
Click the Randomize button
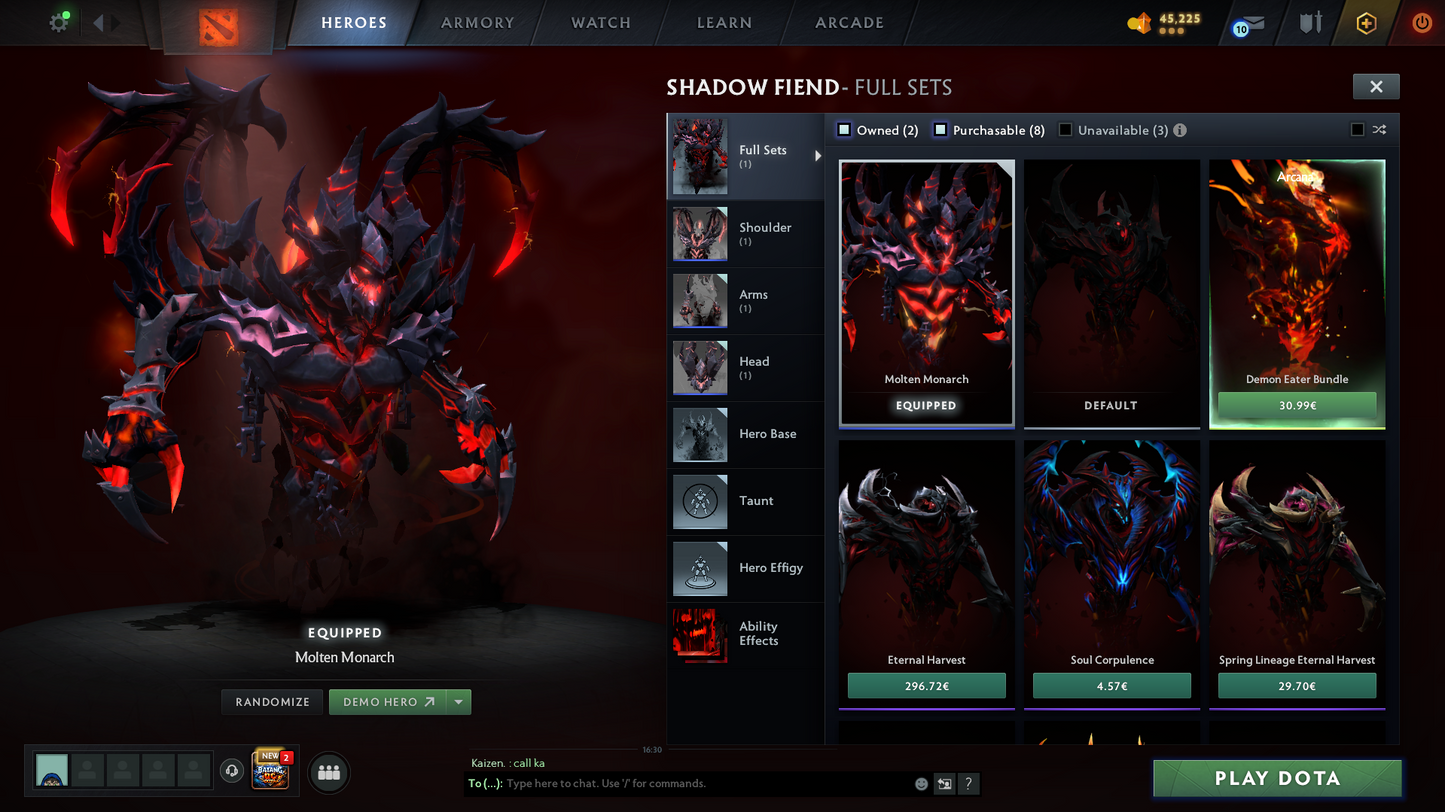(x=271, y=701)
